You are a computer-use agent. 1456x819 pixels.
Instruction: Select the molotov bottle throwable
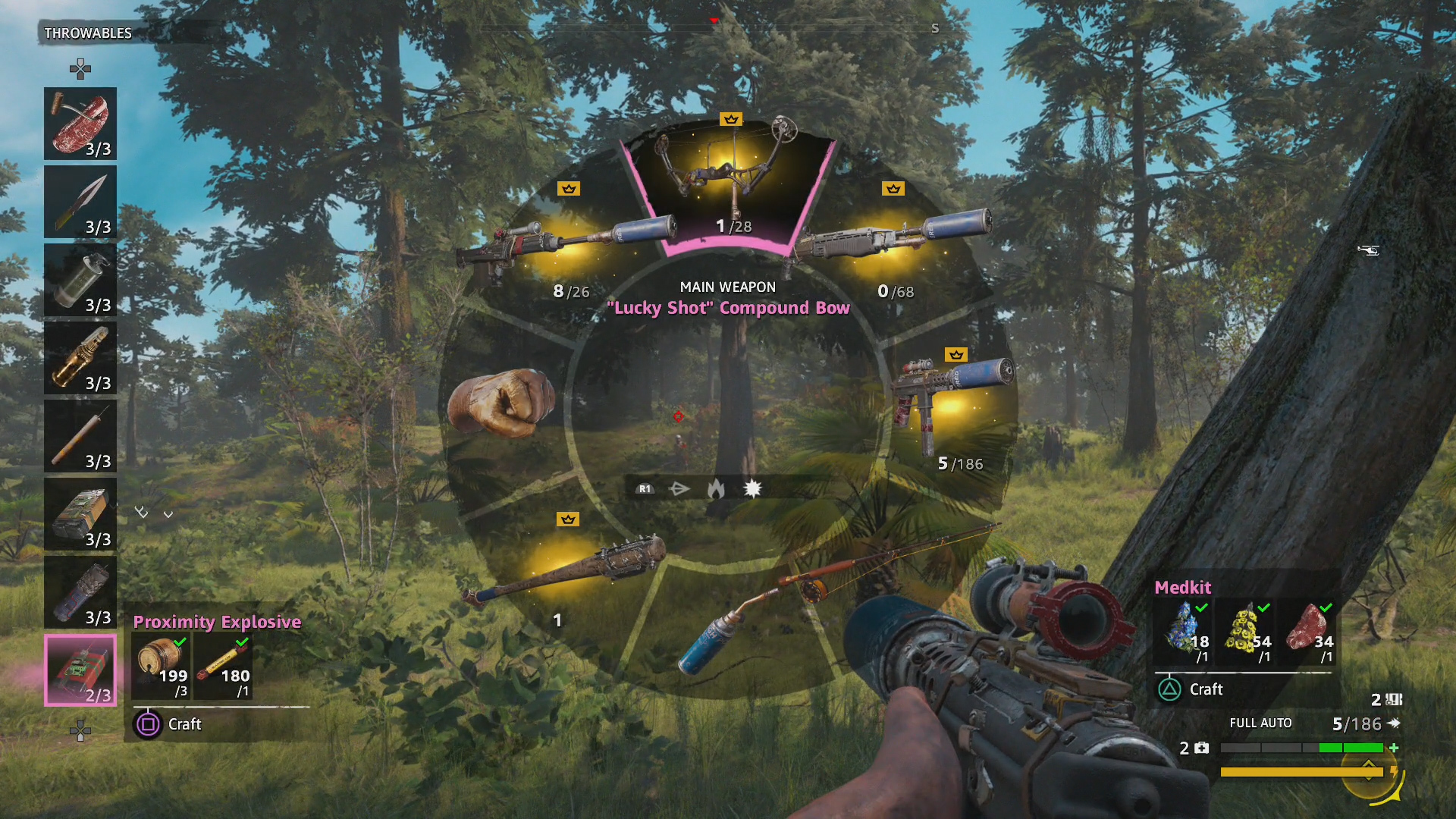(x=80, y=358)
